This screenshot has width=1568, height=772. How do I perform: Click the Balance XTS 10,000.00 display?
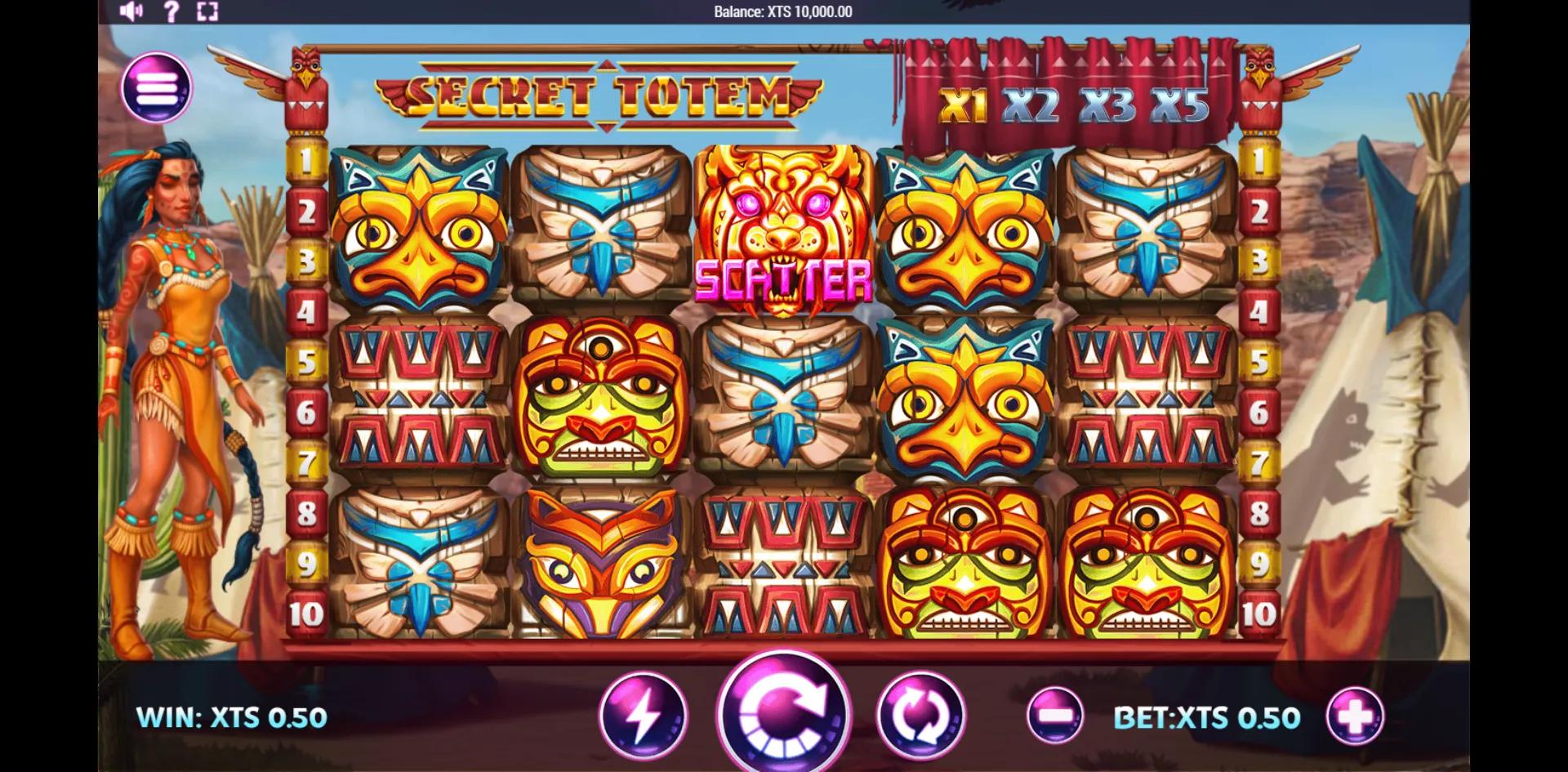tap(782, 11)
